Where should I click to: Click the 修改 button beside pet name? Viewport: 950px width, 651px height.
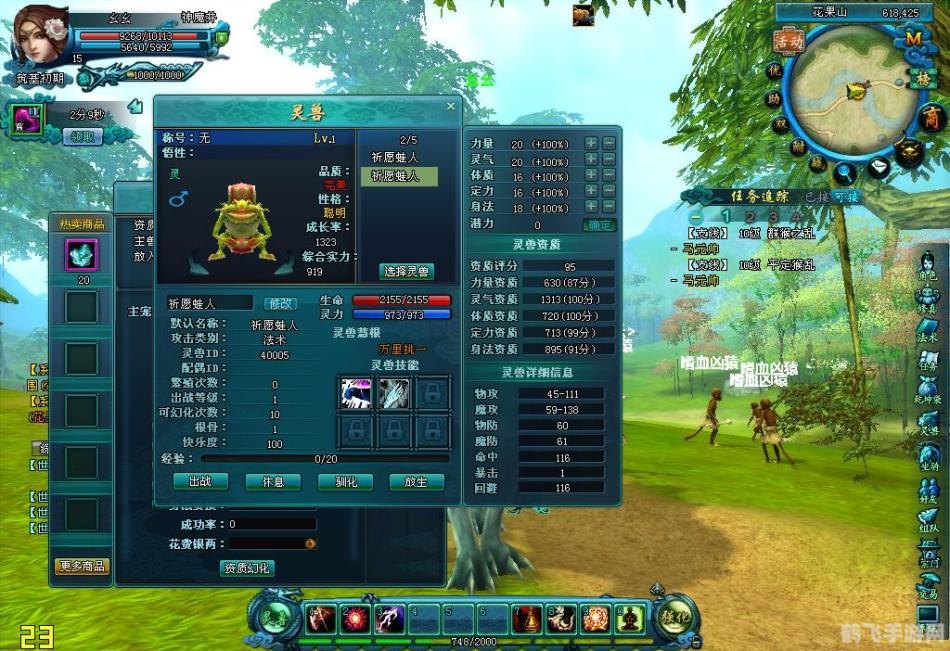[x=280, y=302]
